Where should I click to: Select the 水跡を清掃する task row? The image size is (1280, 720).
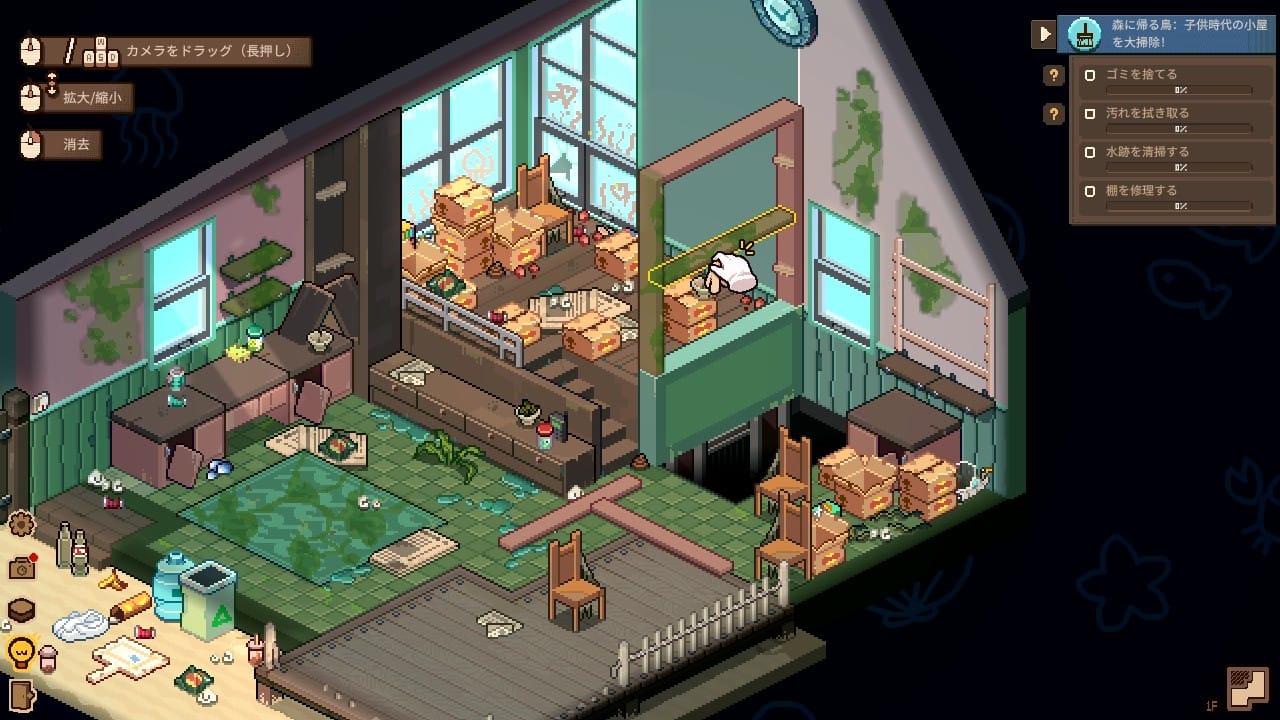click(1167, 158)
